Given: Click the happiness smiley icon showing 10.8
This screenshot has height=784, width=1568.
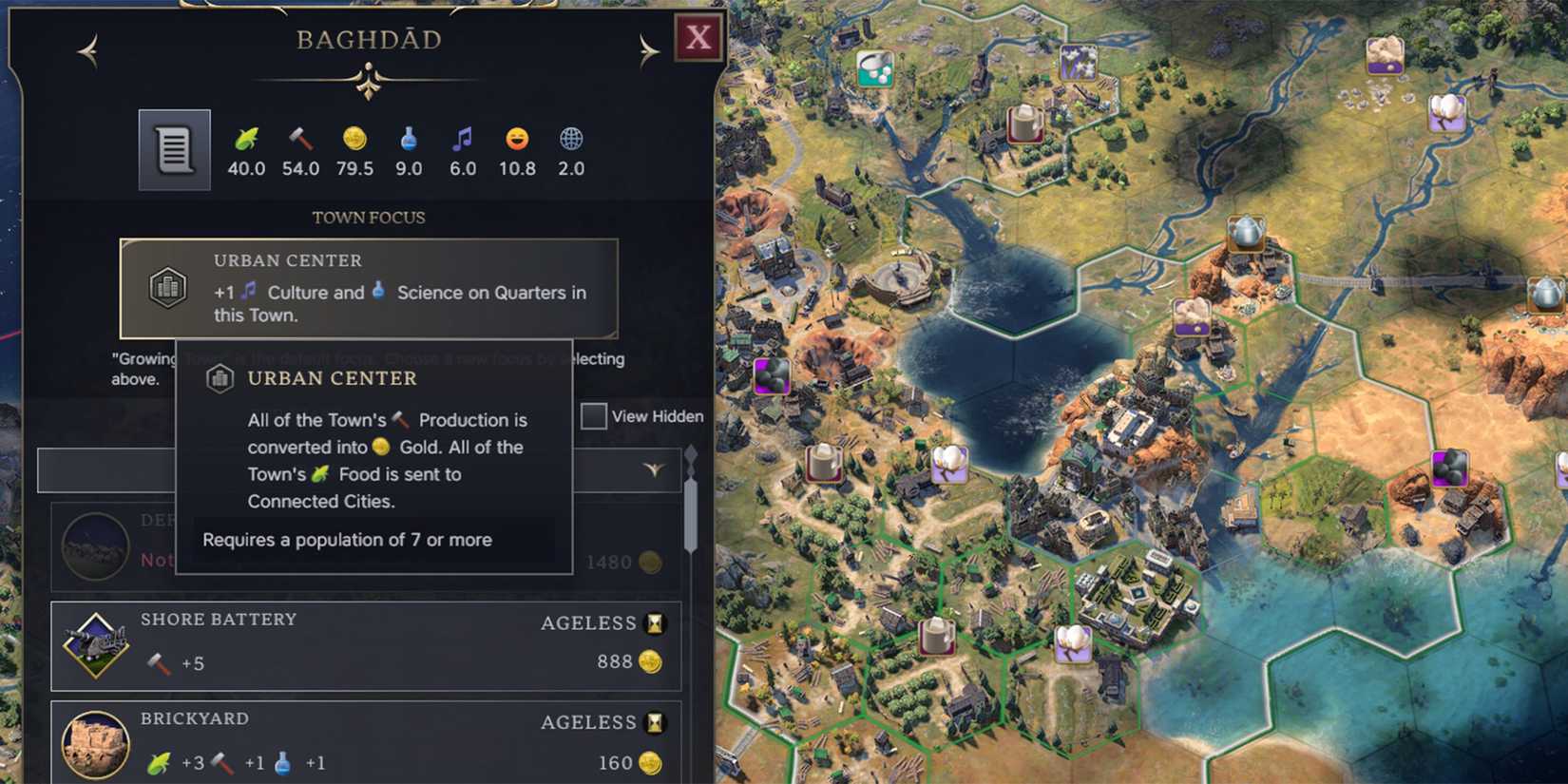Looking at the screenshot, I should (516, 137).
